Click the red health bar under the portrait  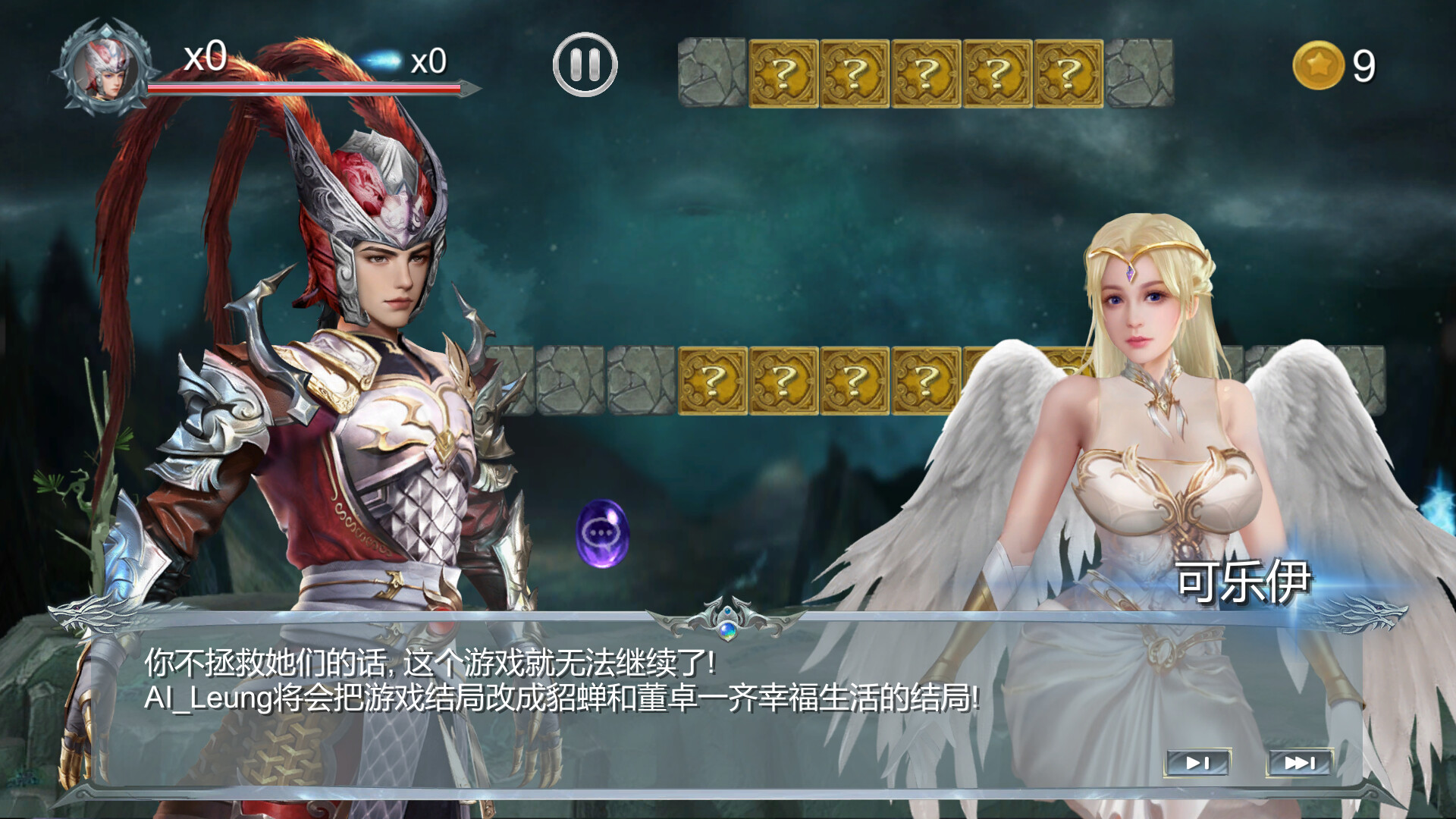tap(303, 87)
